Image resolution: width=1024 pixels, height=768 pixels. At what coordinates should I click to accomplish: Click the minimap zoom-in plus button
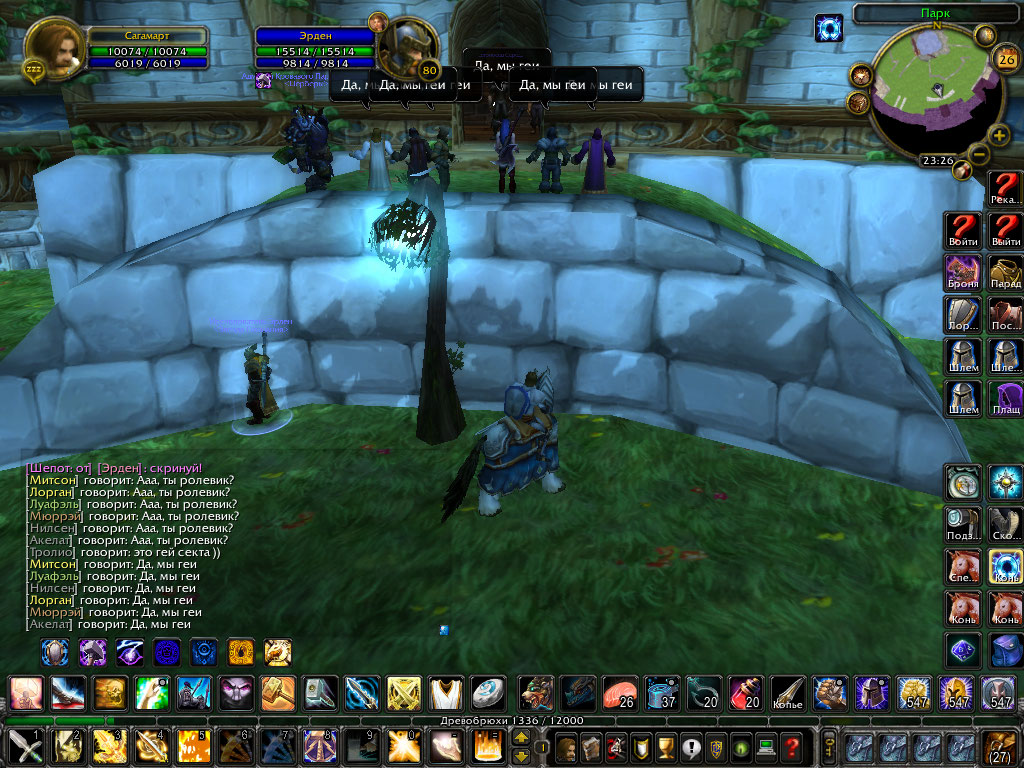pyautogui.click(x=998, y=136)
